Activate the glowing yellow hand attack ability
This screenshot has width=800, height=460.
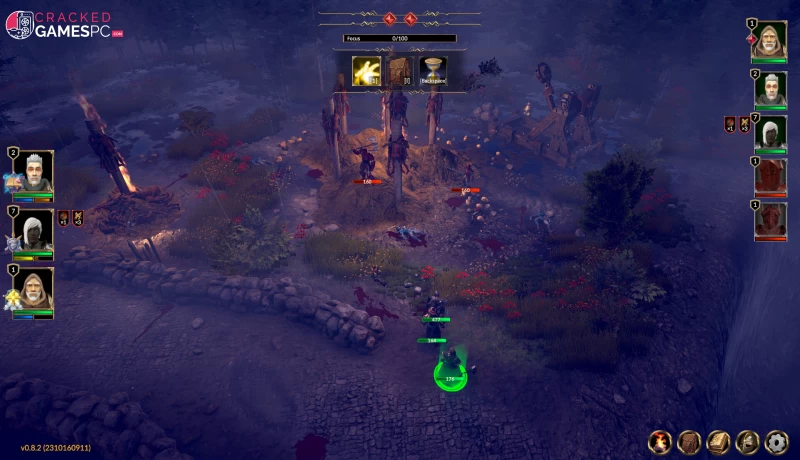click(x=366, y=70)
